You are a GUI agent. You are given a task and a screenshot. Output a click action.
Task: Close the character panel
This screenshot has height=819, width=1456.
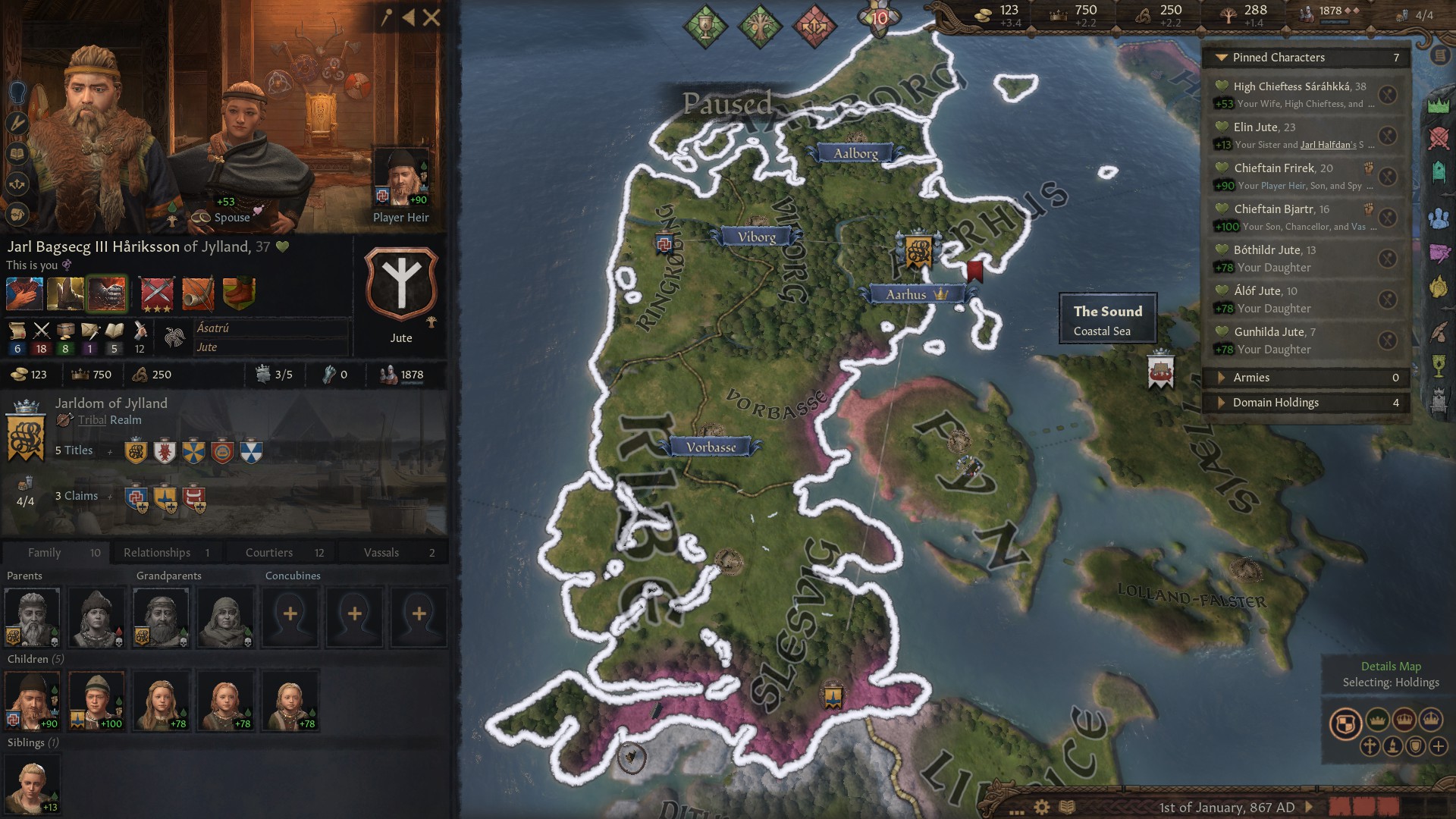point(431,17)
